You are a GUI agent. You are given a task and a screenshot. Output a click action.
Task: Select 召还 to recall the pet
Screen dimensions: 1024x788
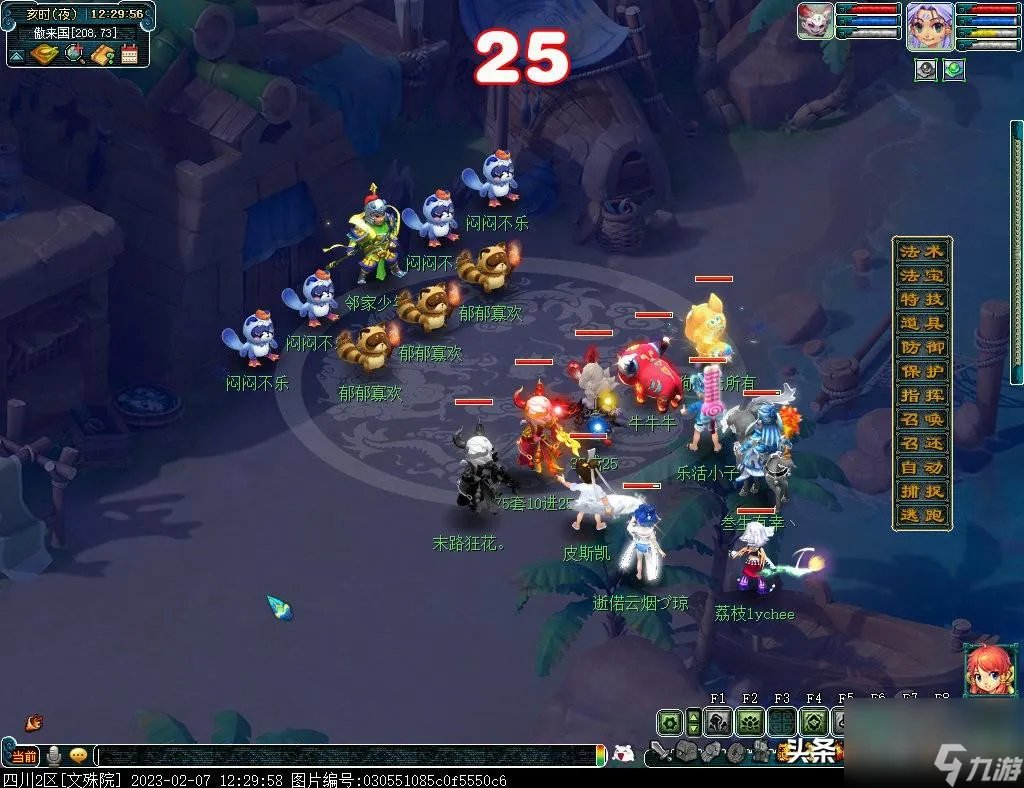point(921,444)
